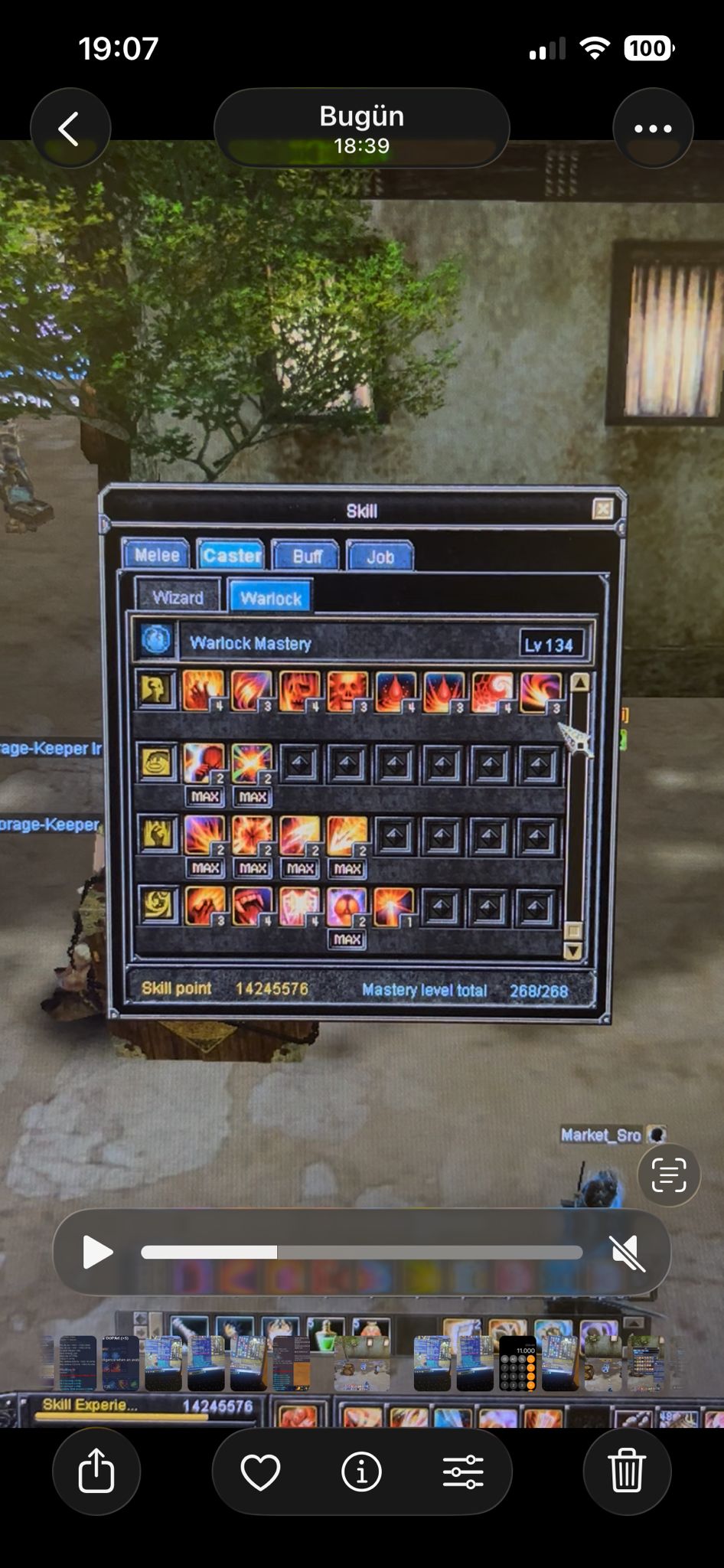The image size is (724, 1568).
Task: Open the Buff skill tab
Action: tap(306, 556)
